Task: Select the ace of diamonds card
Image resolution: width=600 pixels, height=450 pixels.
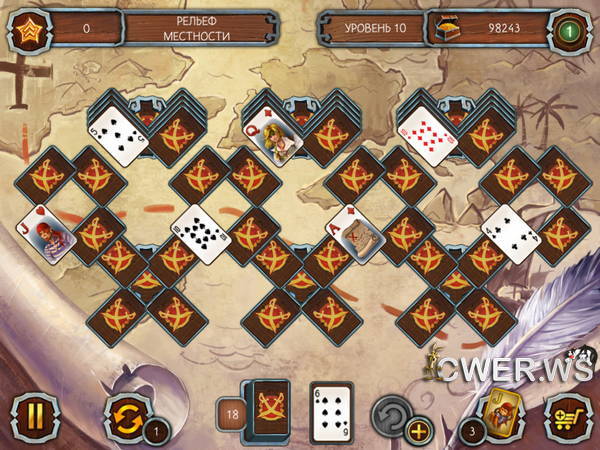Action: point(356,233)
